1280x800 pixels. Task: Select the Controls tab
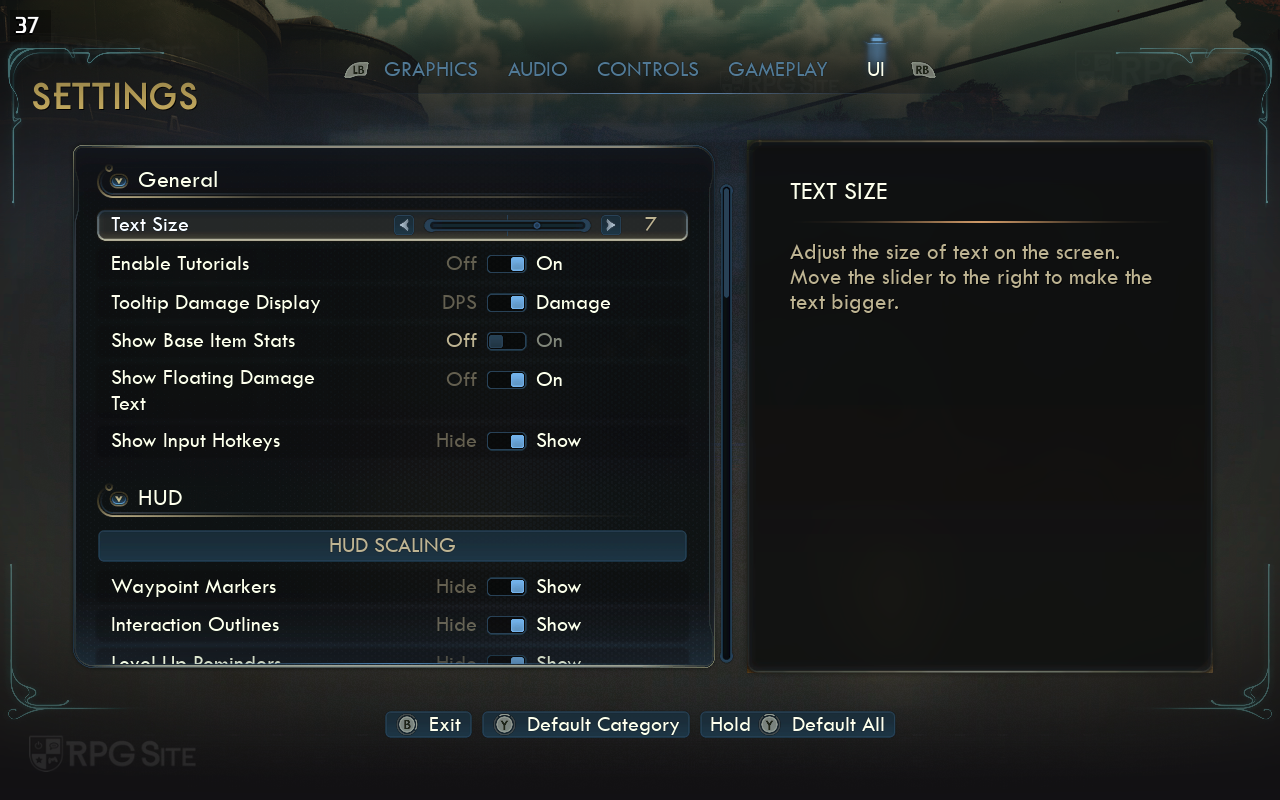click(x=647, y=69)
